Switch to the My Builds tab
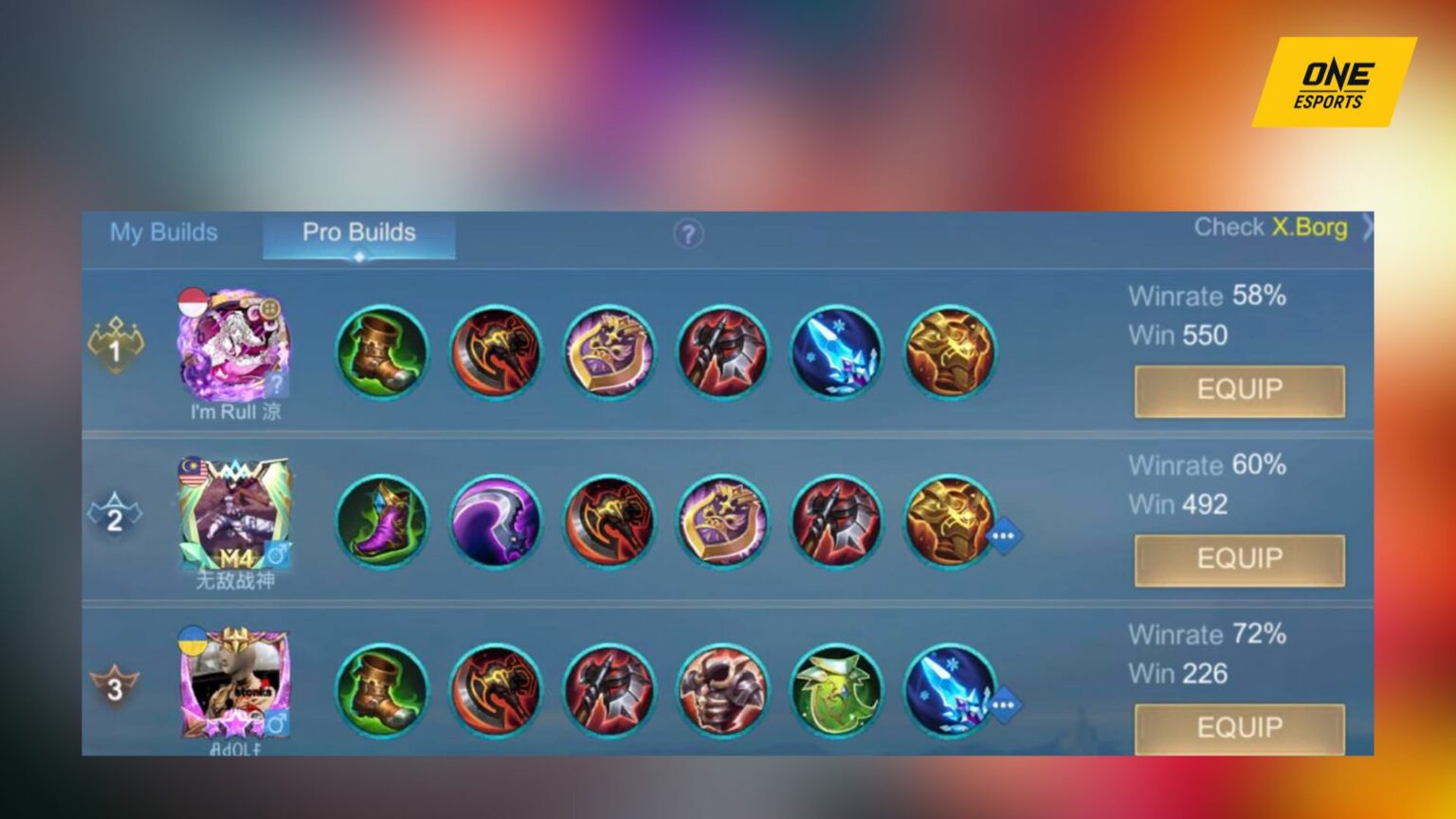The width and height of the screenshot is (1456, 819). (165, 232)
